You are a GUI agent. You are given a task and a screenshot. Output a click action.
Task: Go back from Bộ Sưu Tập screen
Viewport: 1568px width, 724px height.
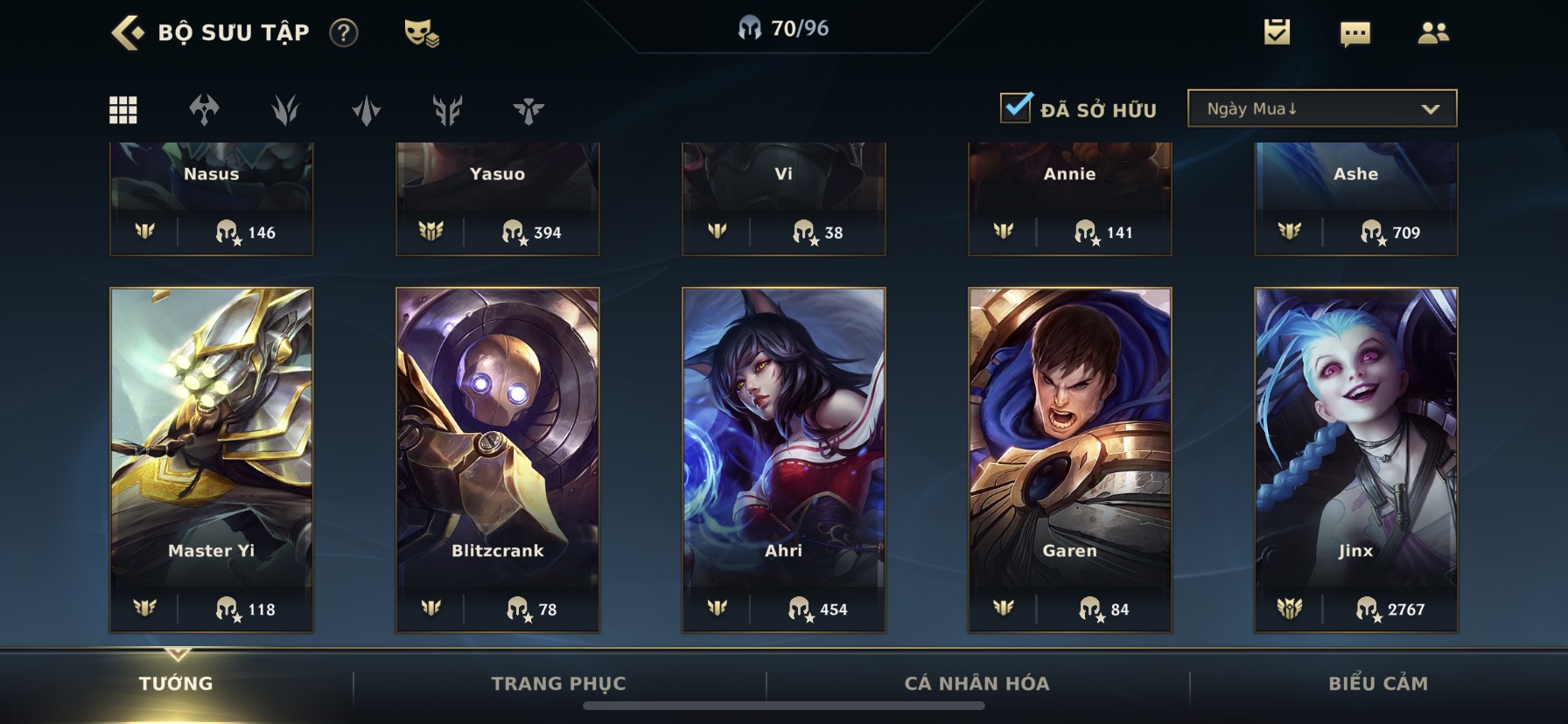[x=128, y=33]
